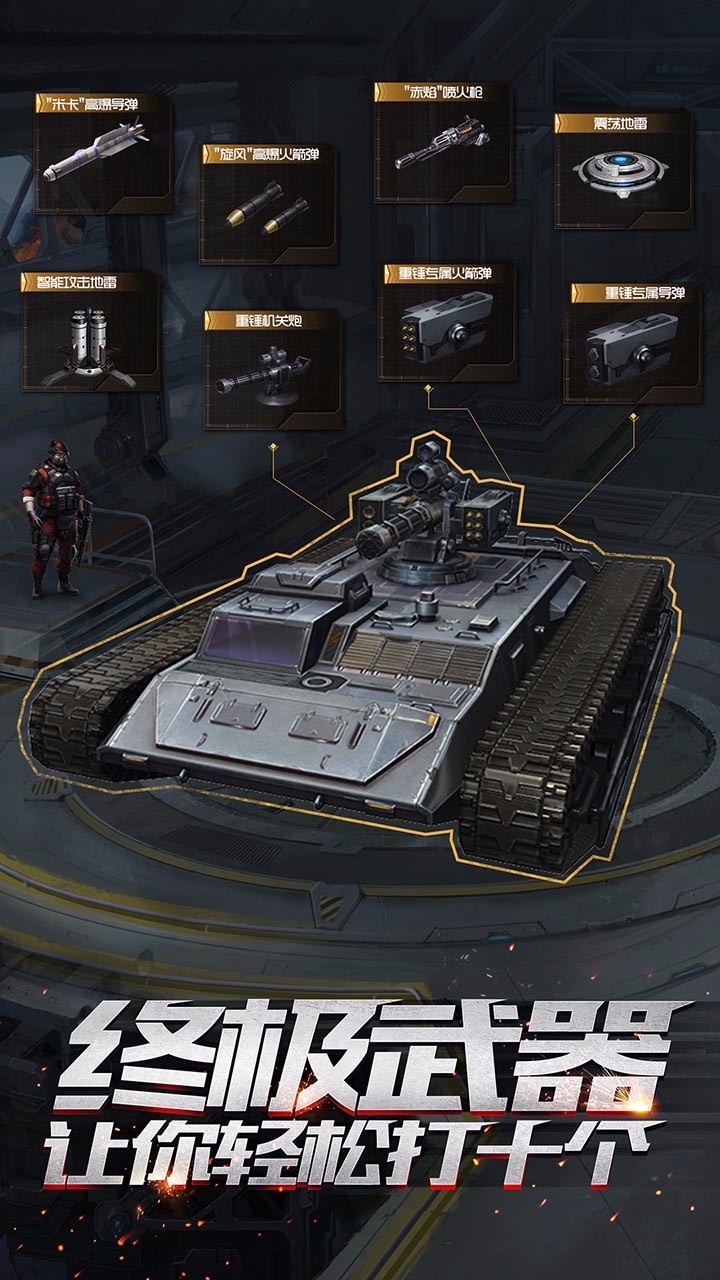Viewport: 720px width, 1280px height.
Task: Click the 重锤专属导弹 missile pod card
Action: click(x=633, y=343)
